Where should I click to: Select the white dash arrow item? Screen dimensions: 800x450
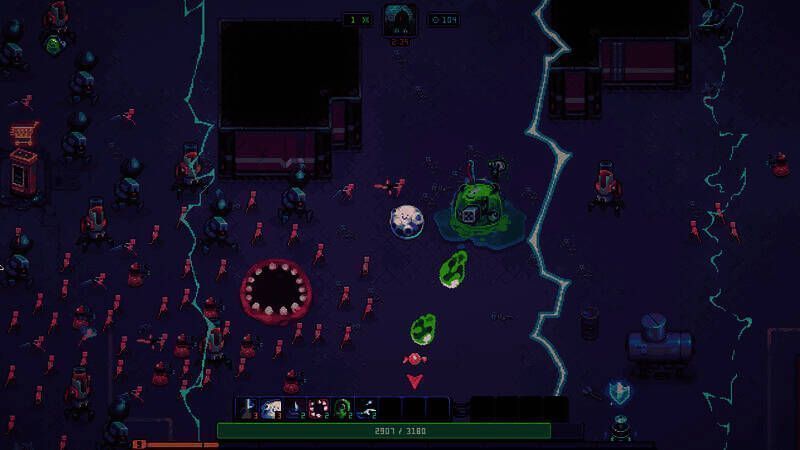pyautogui.click(x=366, y=408)
